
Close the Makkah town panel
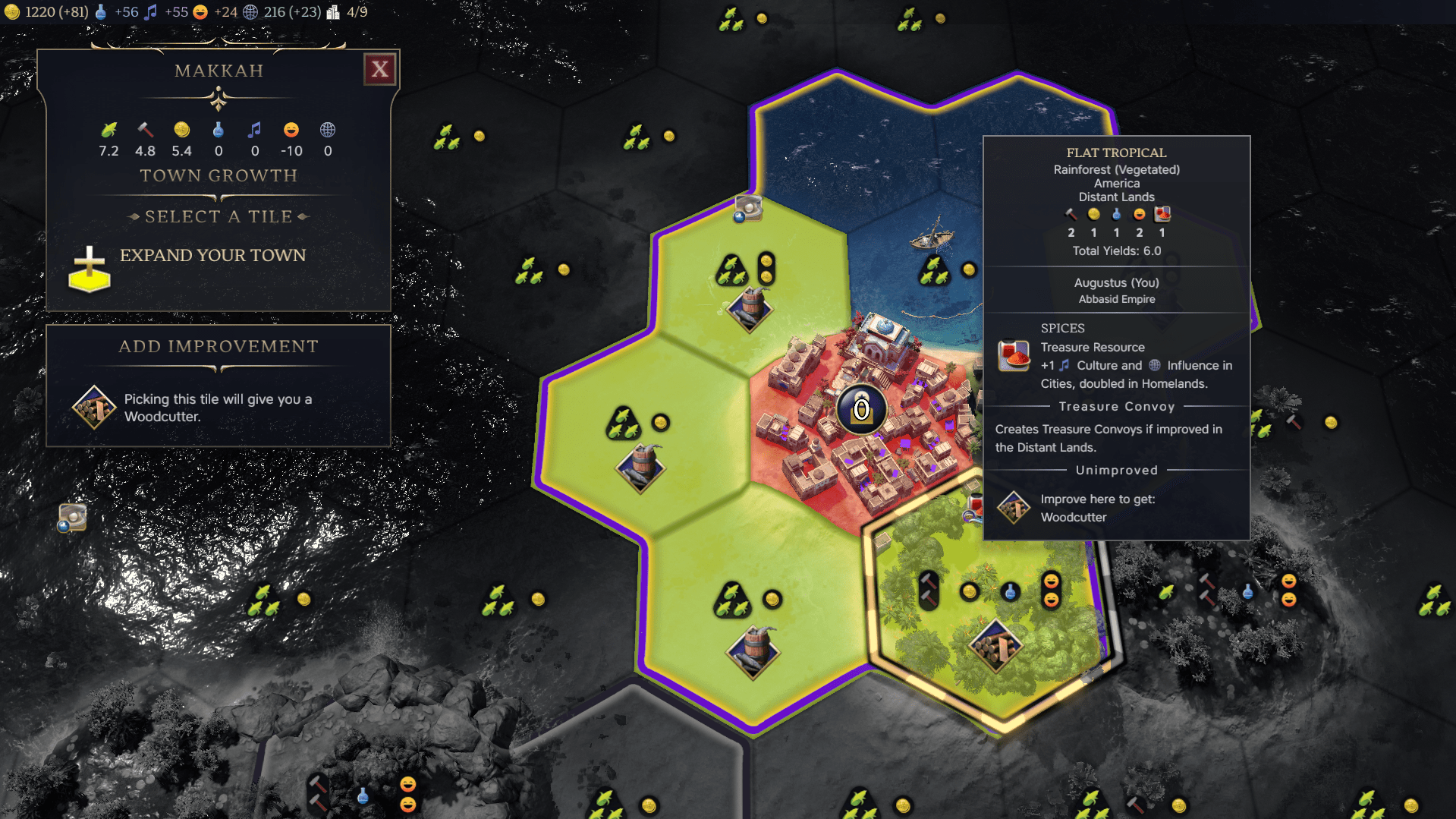click(x=379, y=70)
